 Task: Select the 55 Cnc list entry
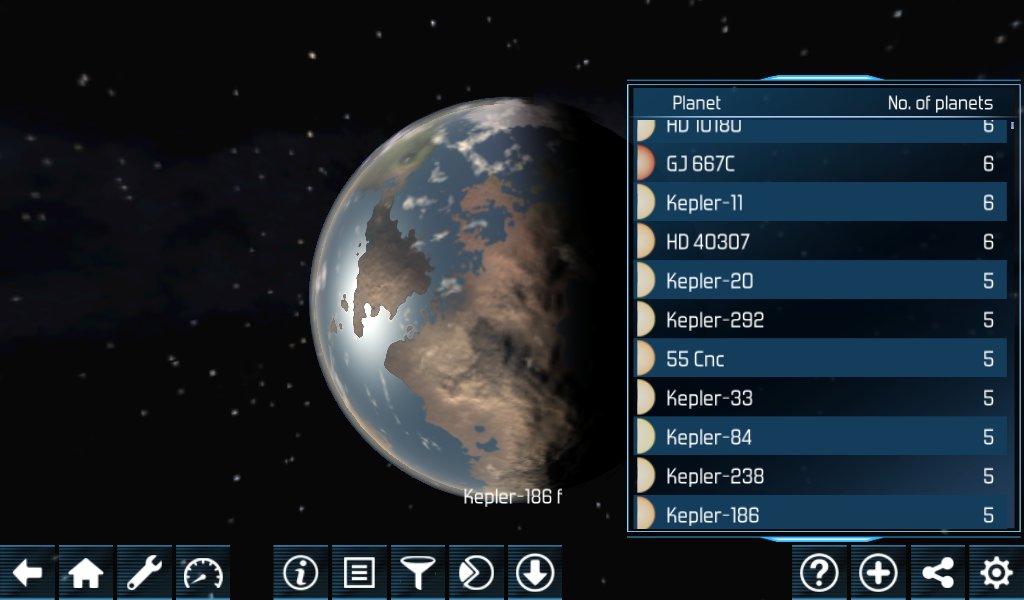820,359
